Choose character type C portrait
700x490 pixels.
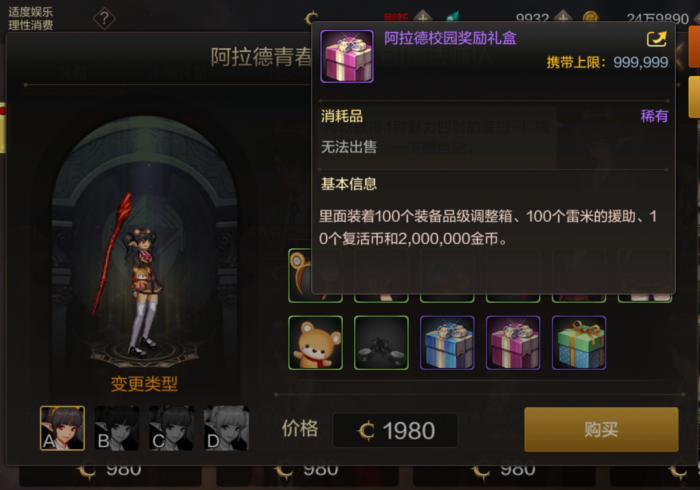(171, 428)
